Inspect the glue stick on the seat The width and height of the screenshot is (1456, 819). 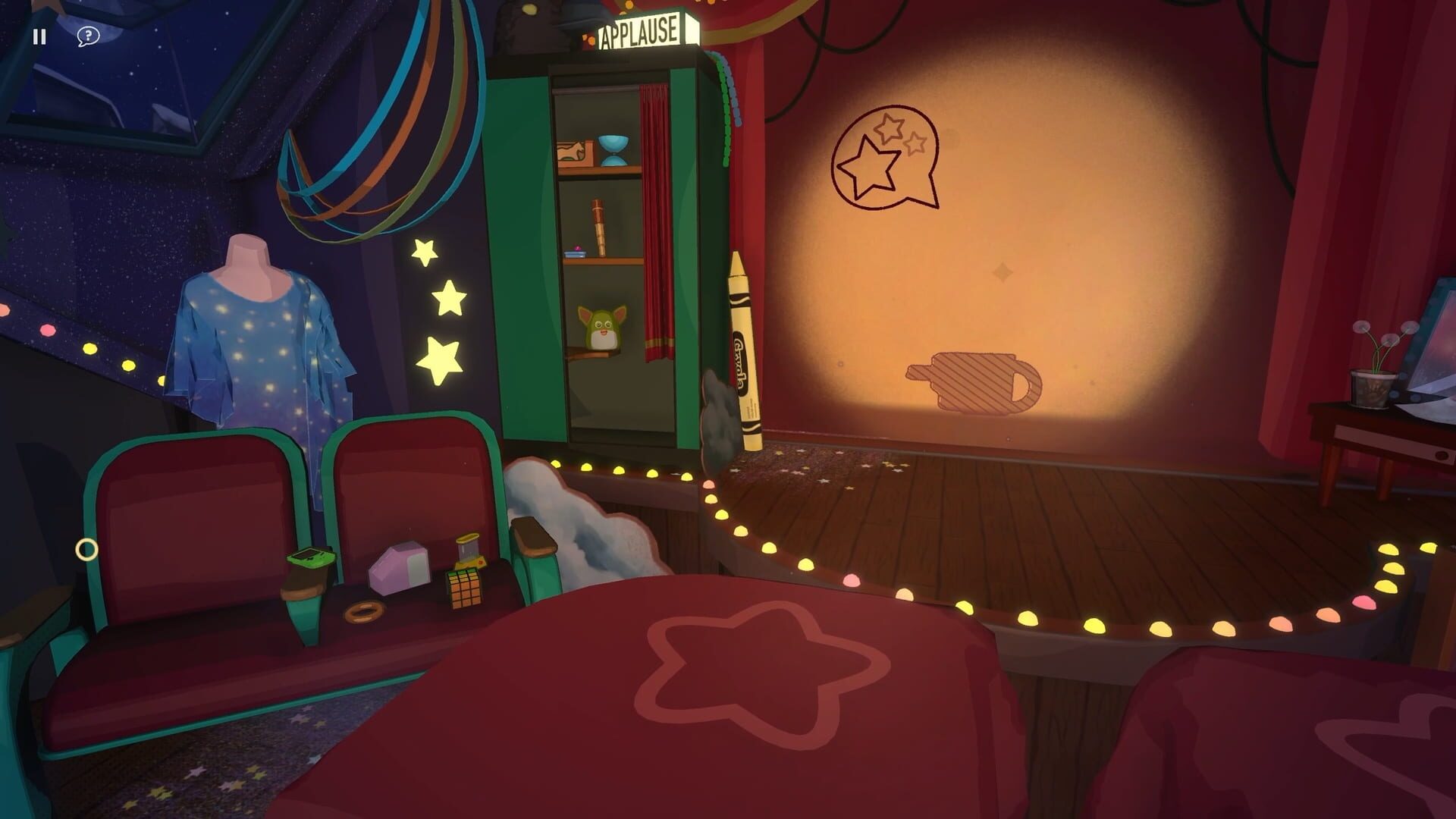tap(468, 550)
